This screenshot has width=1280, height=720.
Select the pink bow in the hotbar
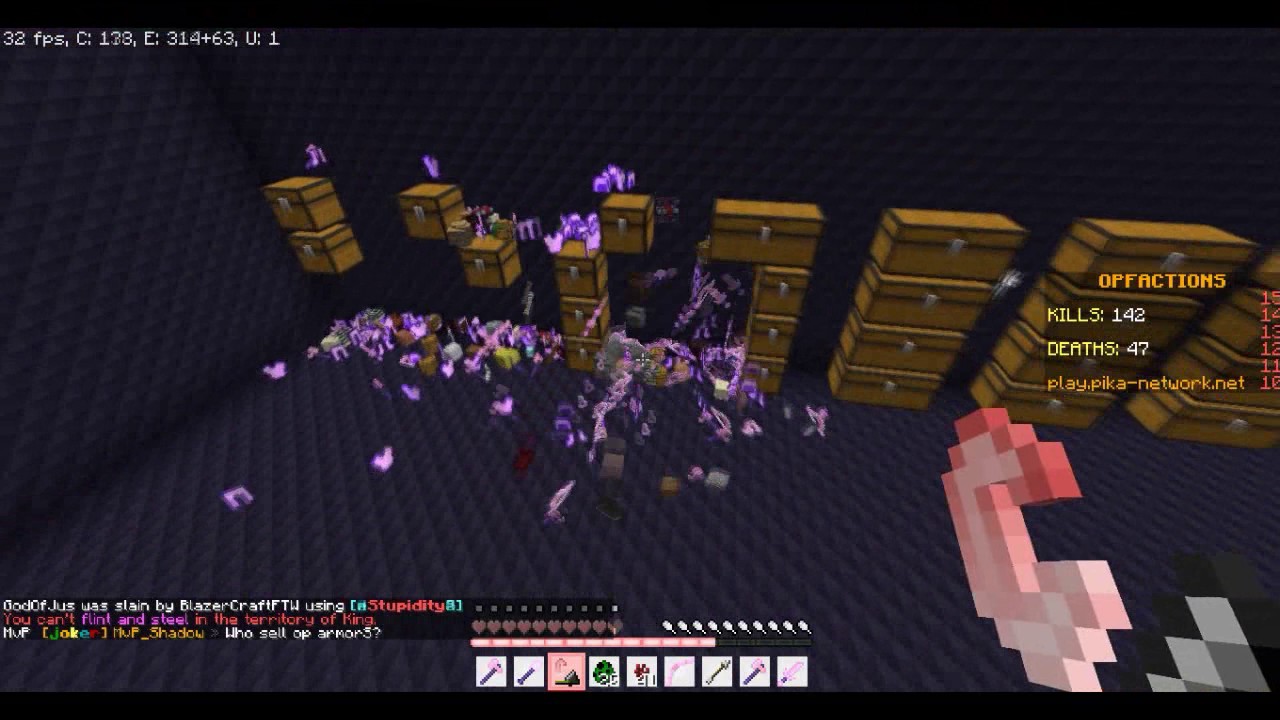[x=680, y=672]
